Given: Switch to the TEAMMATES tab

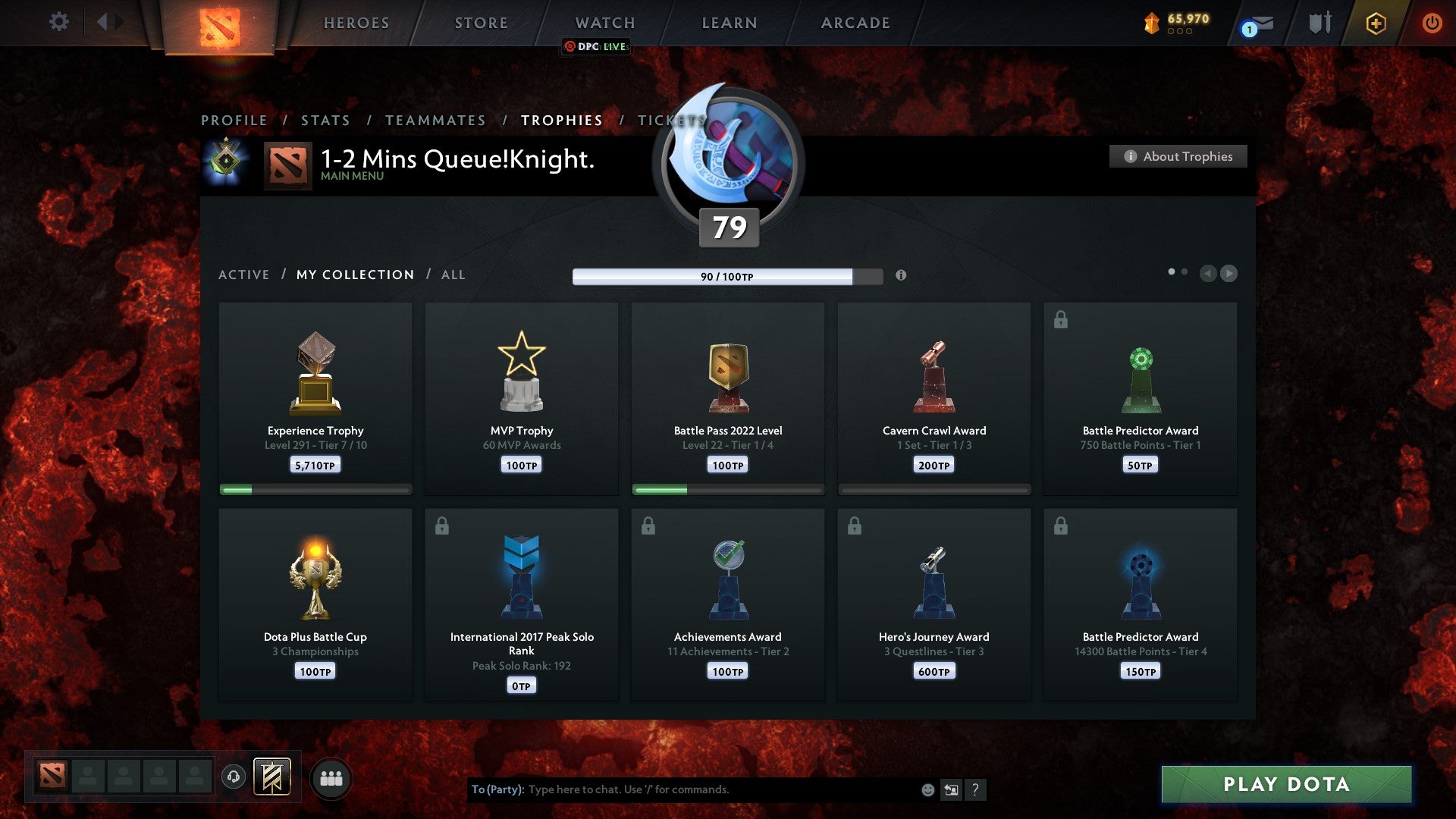Looking at the screenshot, I should point(435,120).
